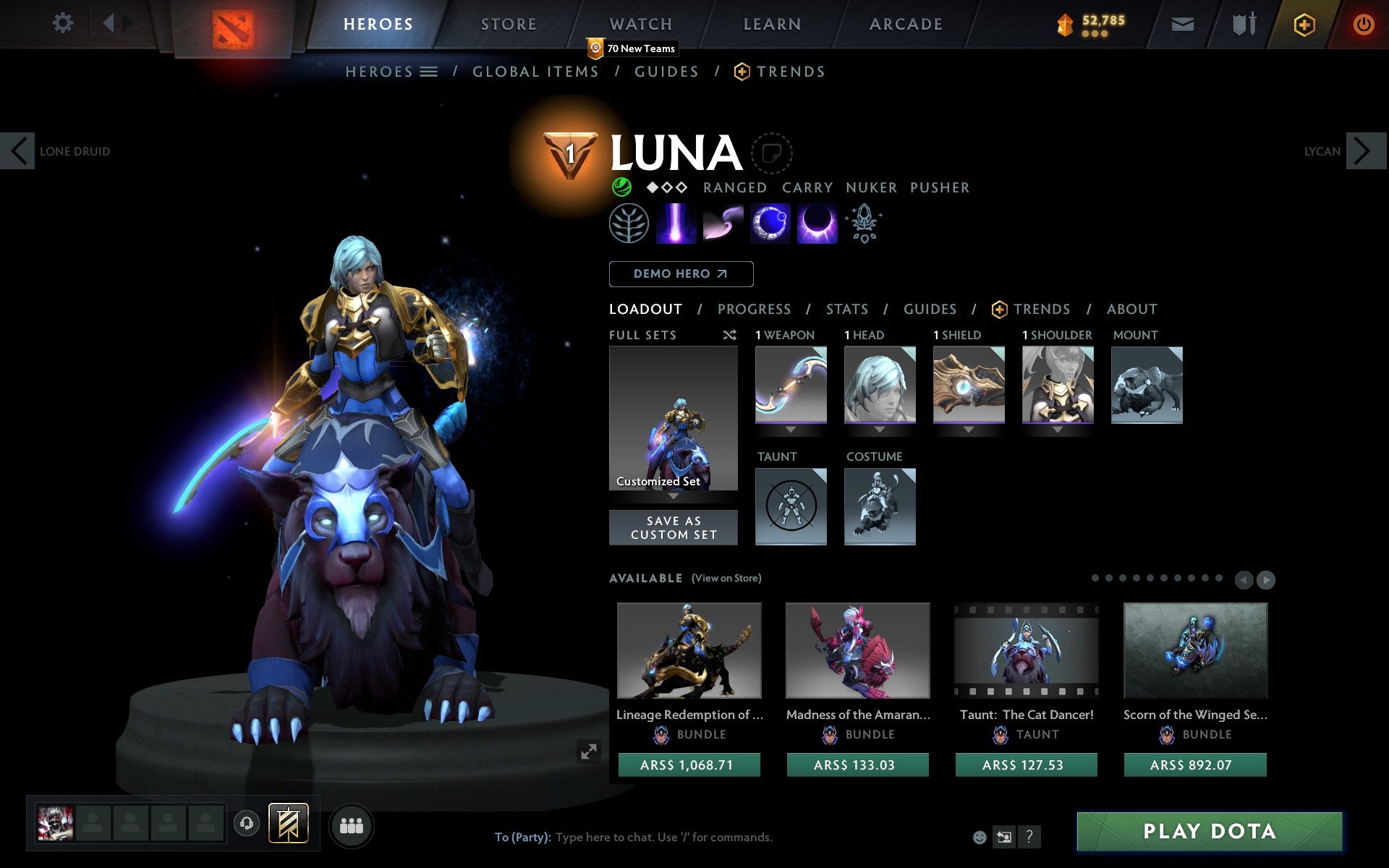This screenshot has width=1389, height=868.
Task: Switch to the STATS tab
Action: click(846, 309)
